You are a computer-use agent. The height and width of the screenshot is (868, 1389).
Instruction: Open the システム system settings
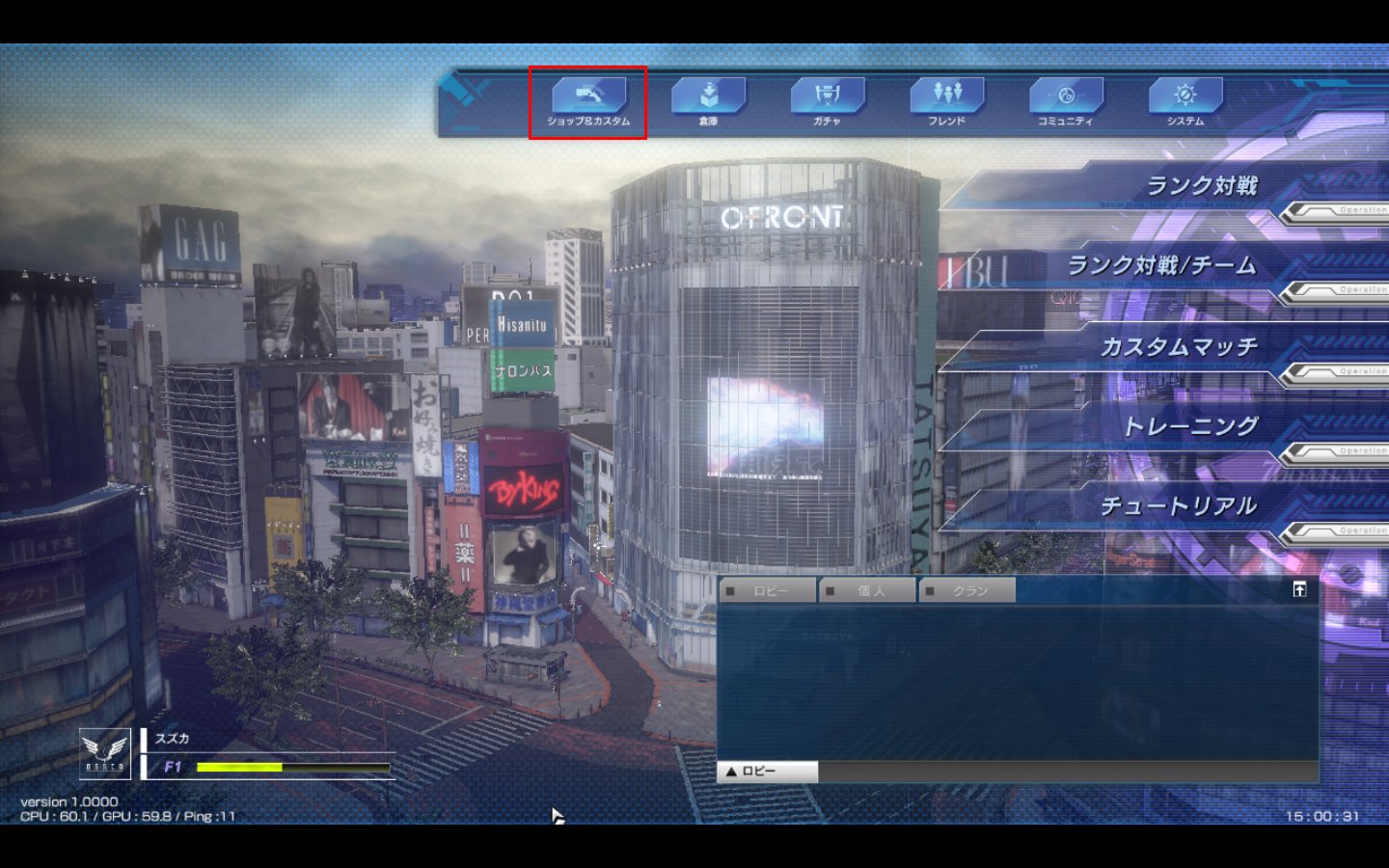point(1185,102)
